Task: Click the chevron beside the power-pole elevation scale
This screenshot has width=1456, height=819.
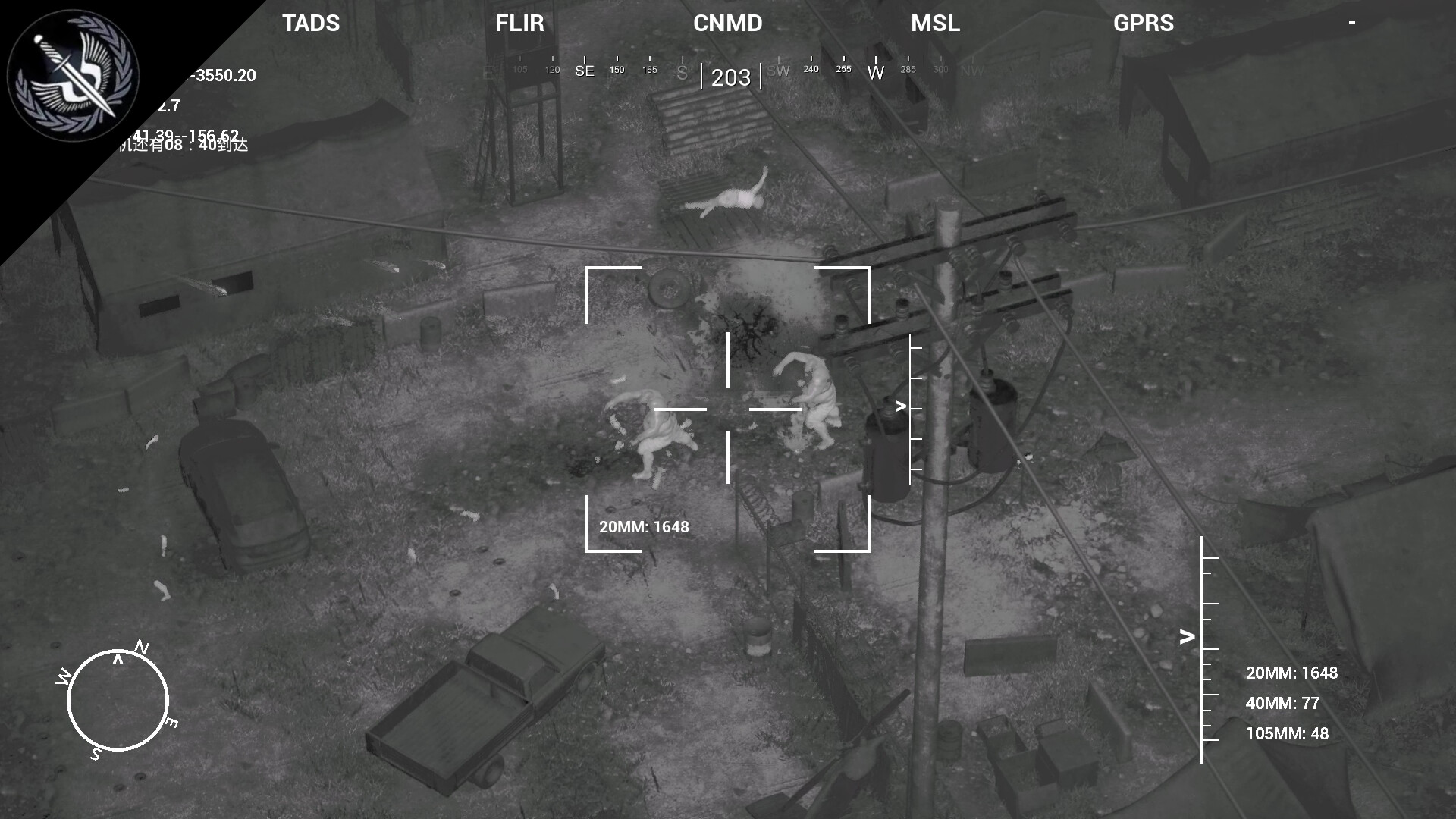Action: point(900,405)
